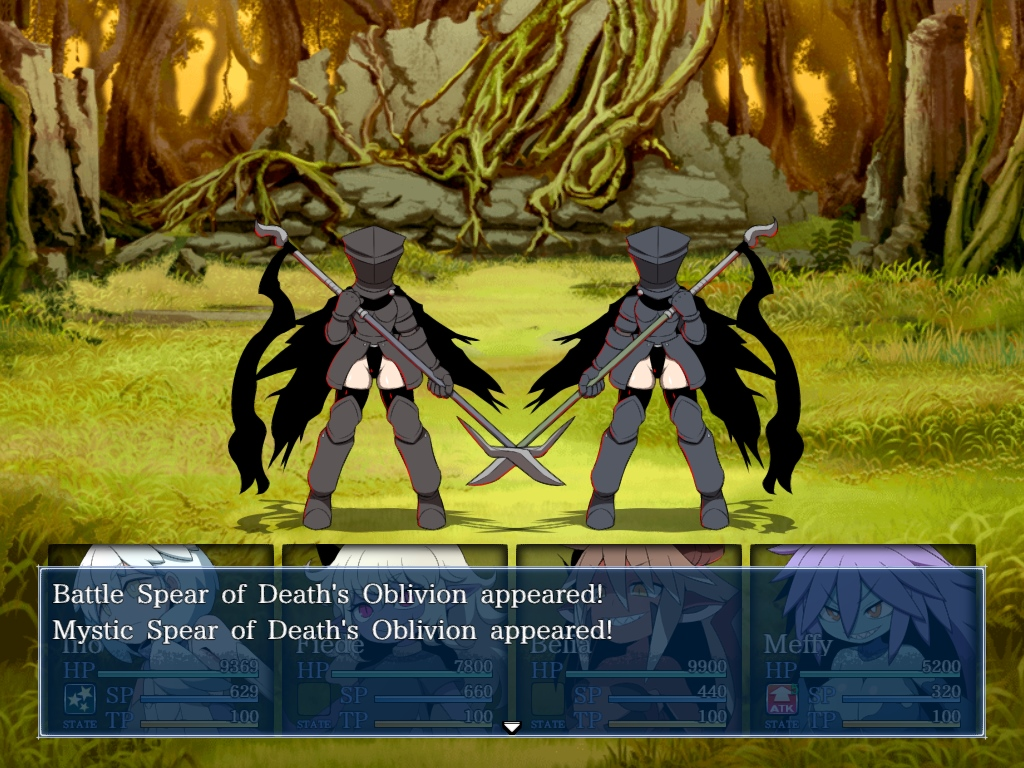The image size is (1024, 768).
Task: Select Meffy's purple-haired party panel
Action: coord(863,640)
